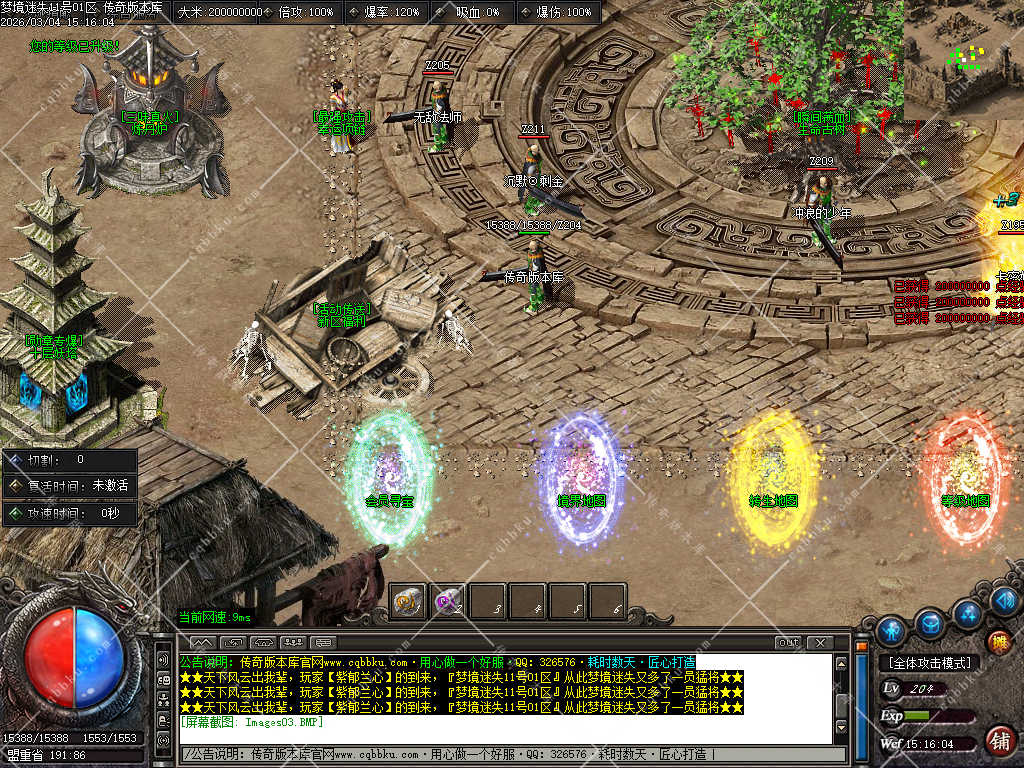The image size is (1024, 768).
Task: Open the red 铺 shop button
Action: pos(998,740)
